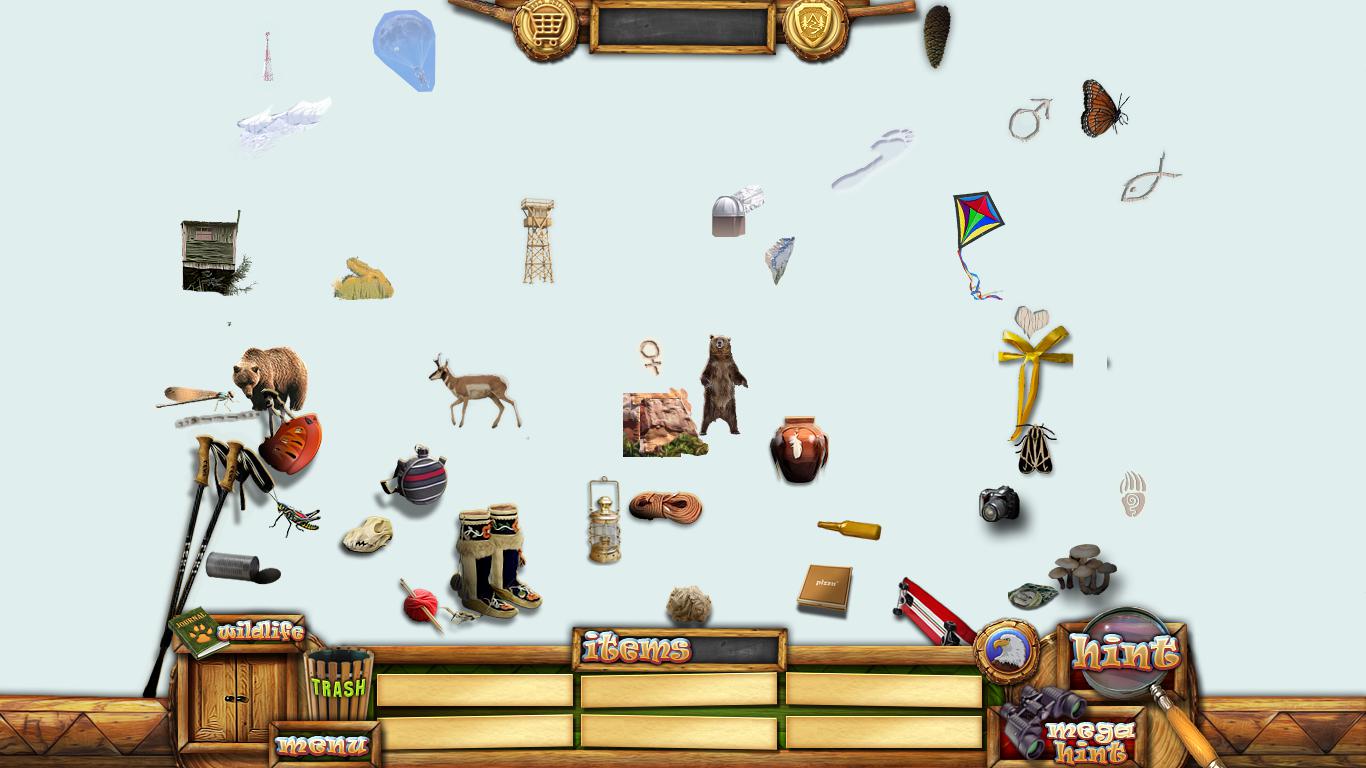This screenshot has width=1366, height=768.
Task: Click the gold ranger badge medallion
Action: (x=815, y=27)
